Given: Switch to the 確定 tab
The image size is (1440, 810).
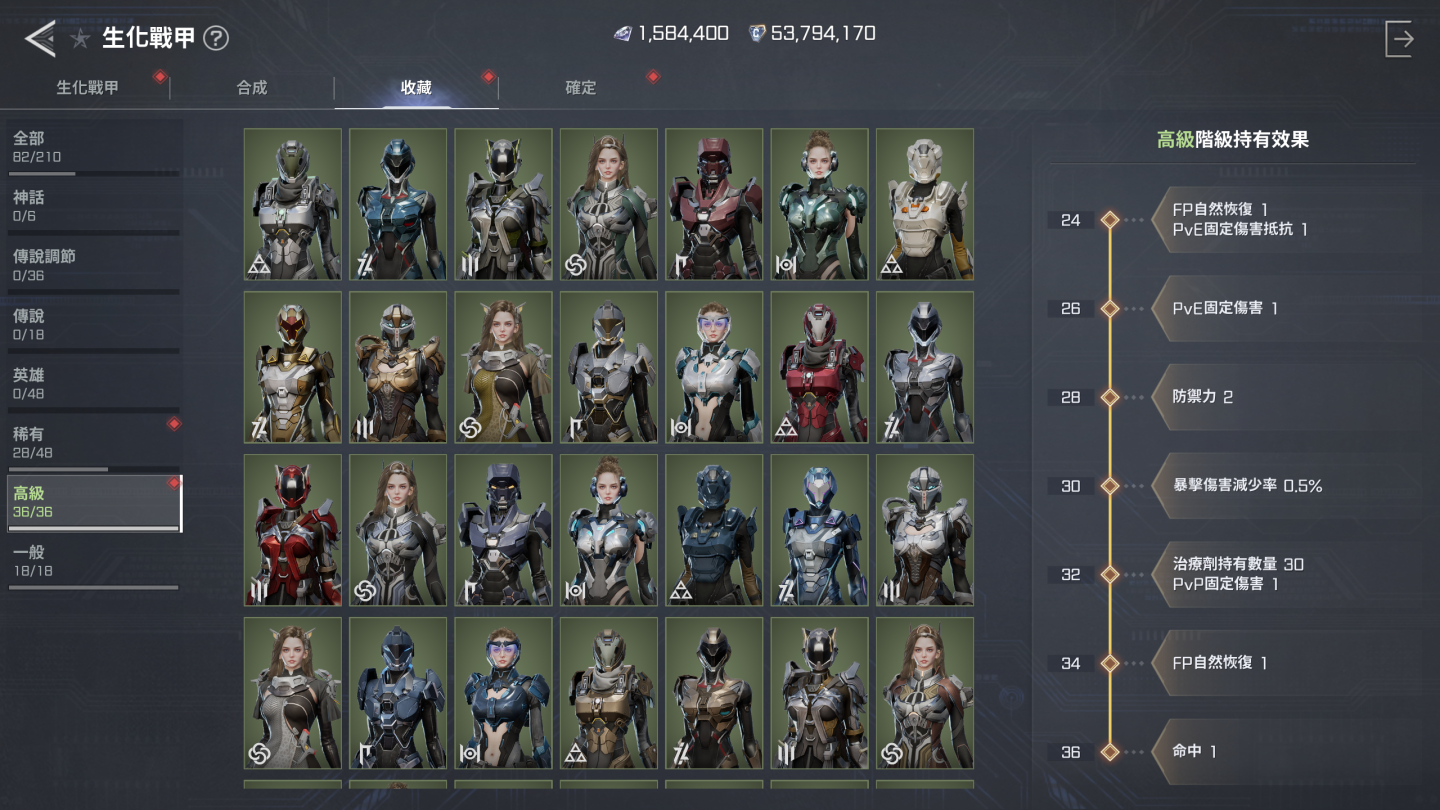Looking at the screenshot, I should tap(581, 88).
